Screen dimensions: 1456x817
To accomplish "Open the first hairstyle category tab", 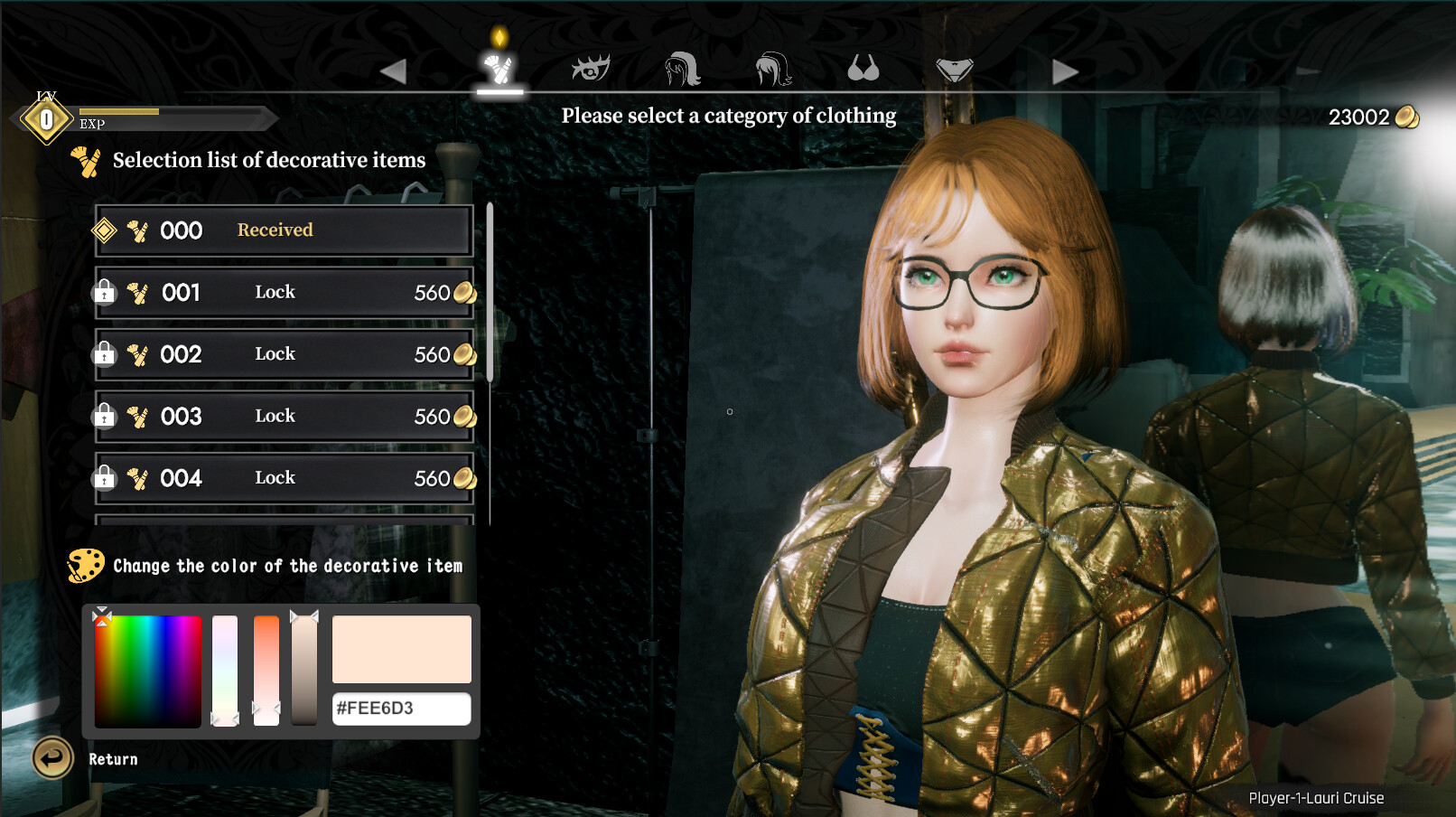I will tap(682, 69).
